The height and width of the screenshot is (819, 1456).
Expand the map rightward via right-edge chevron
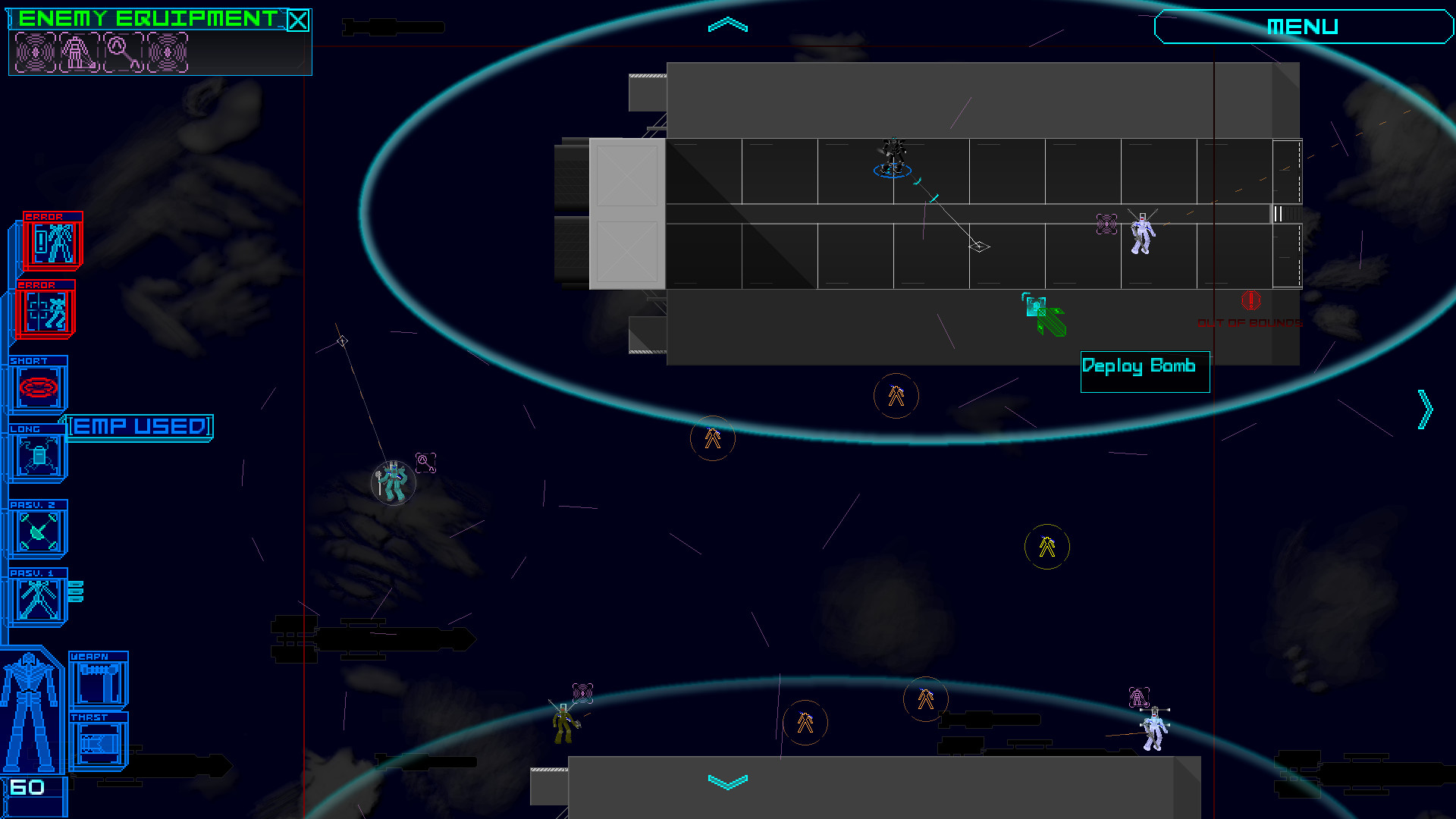pos(1424,408)
